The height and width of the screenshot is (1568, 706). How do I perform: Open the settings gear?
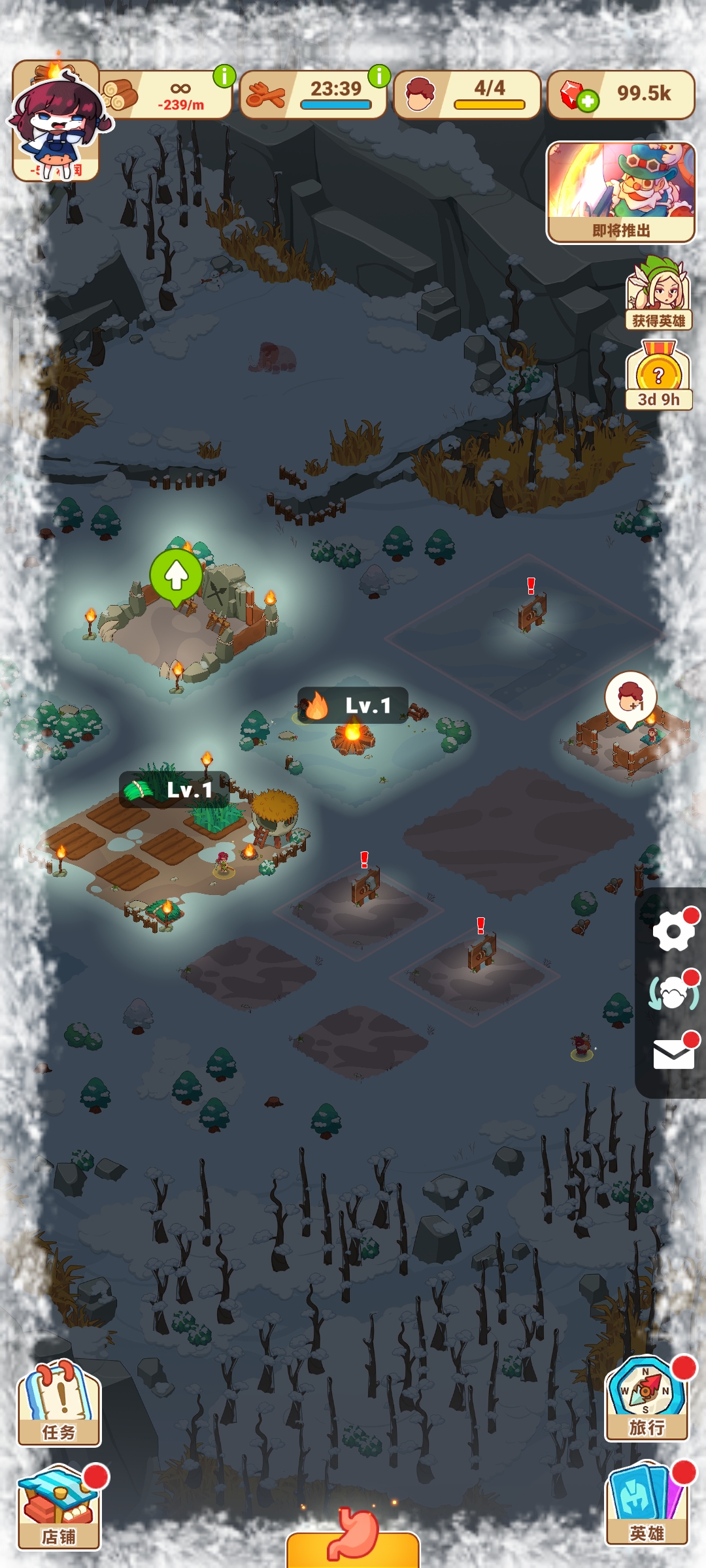coord(673,930)
